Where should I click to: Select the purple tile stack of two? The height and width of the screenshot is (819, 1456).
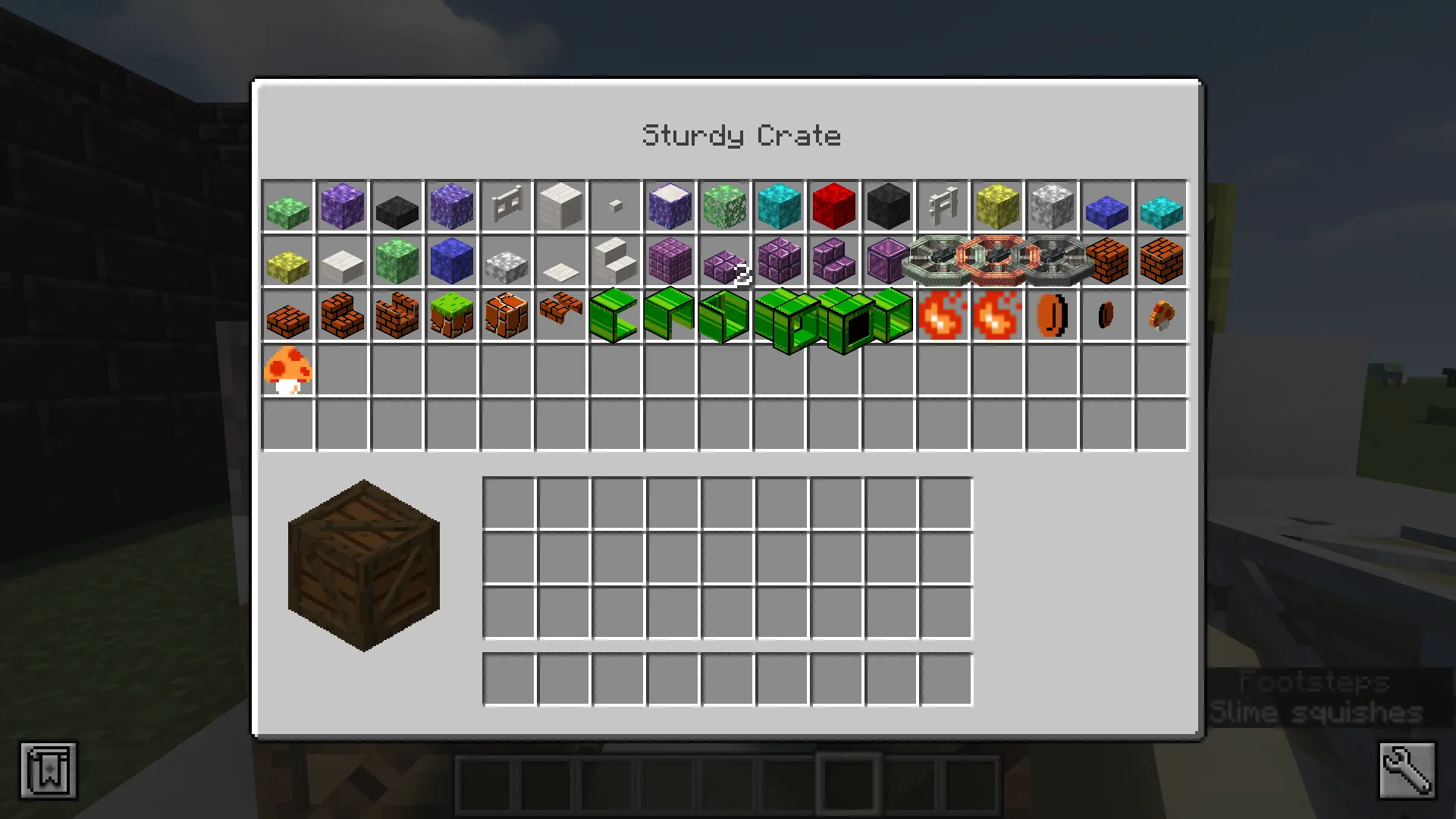tap(724, 262)
